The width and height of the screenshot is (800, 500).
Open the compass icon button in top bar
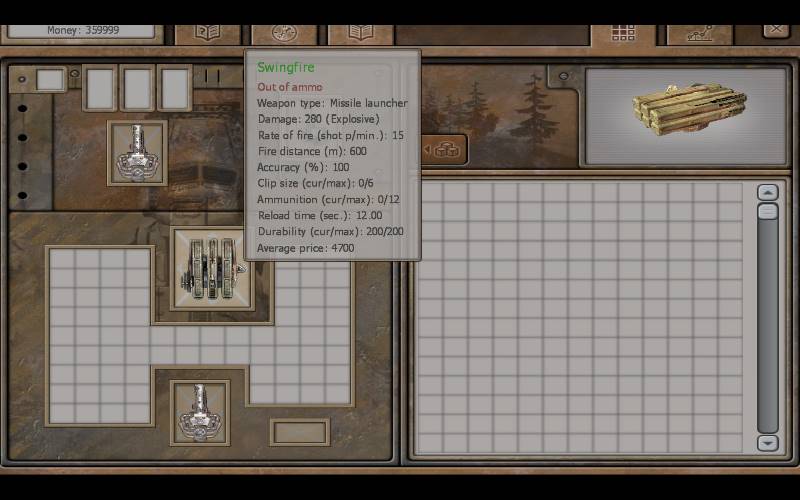(284, 32)
